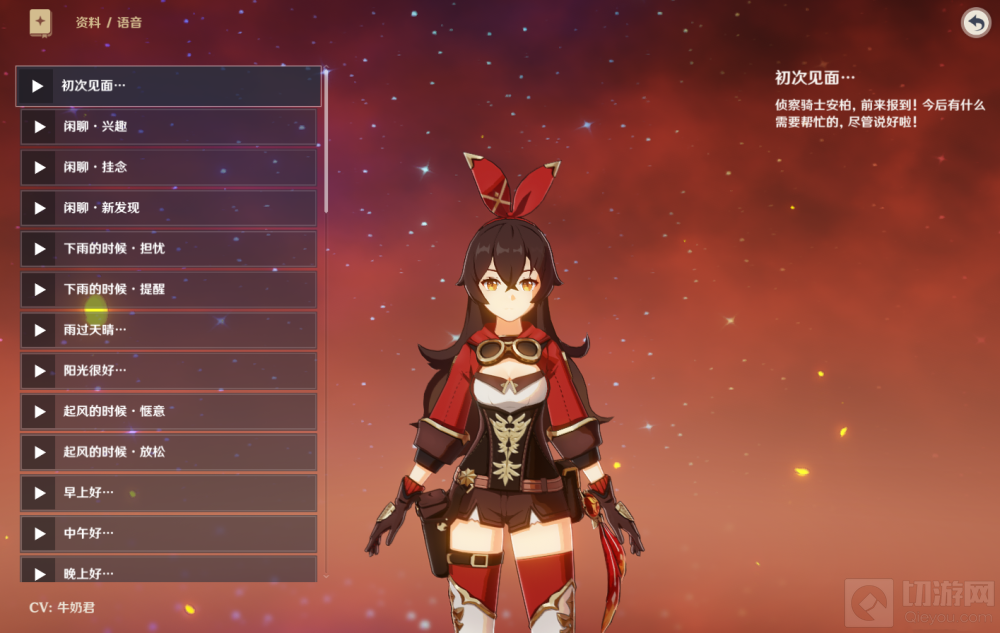Screen dimensions: 1000x633
Task: Play the 晚上好 greeting line
Action: (40, 573)
